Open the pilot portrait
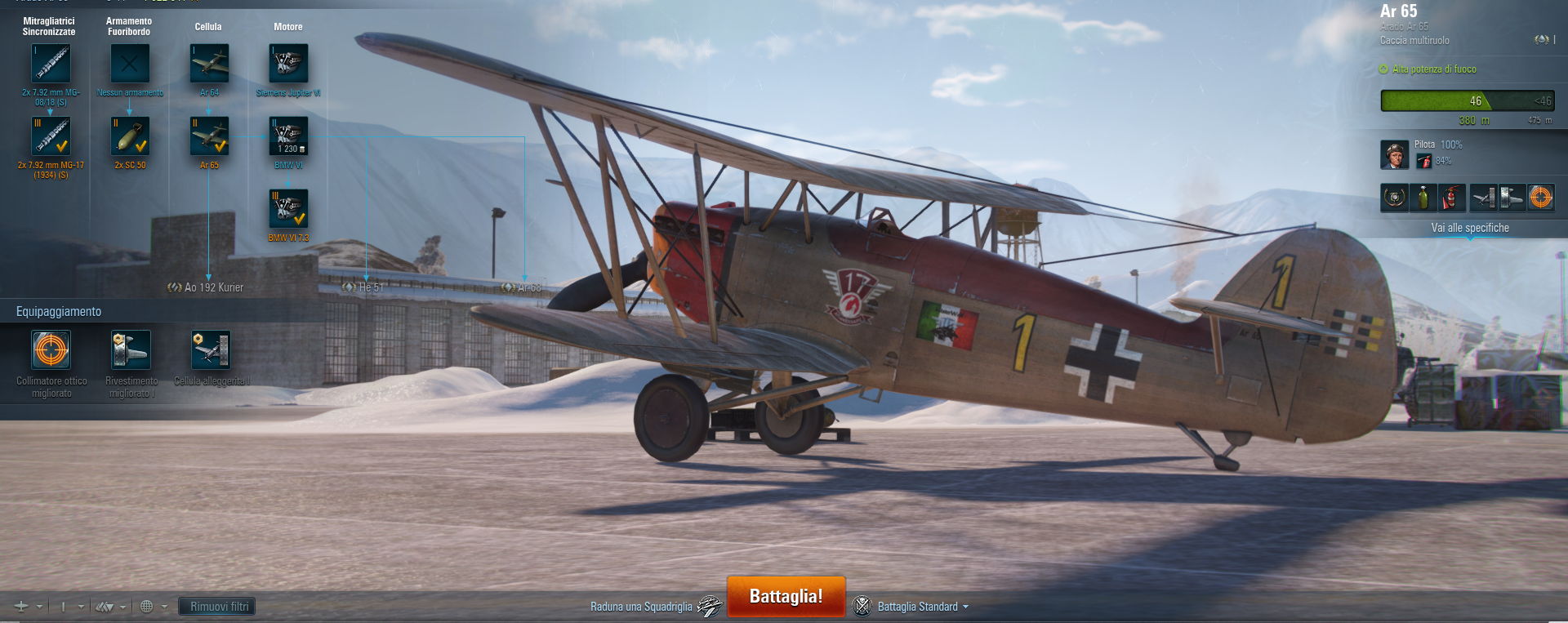1568x623 pixels. coord(1394,154)
